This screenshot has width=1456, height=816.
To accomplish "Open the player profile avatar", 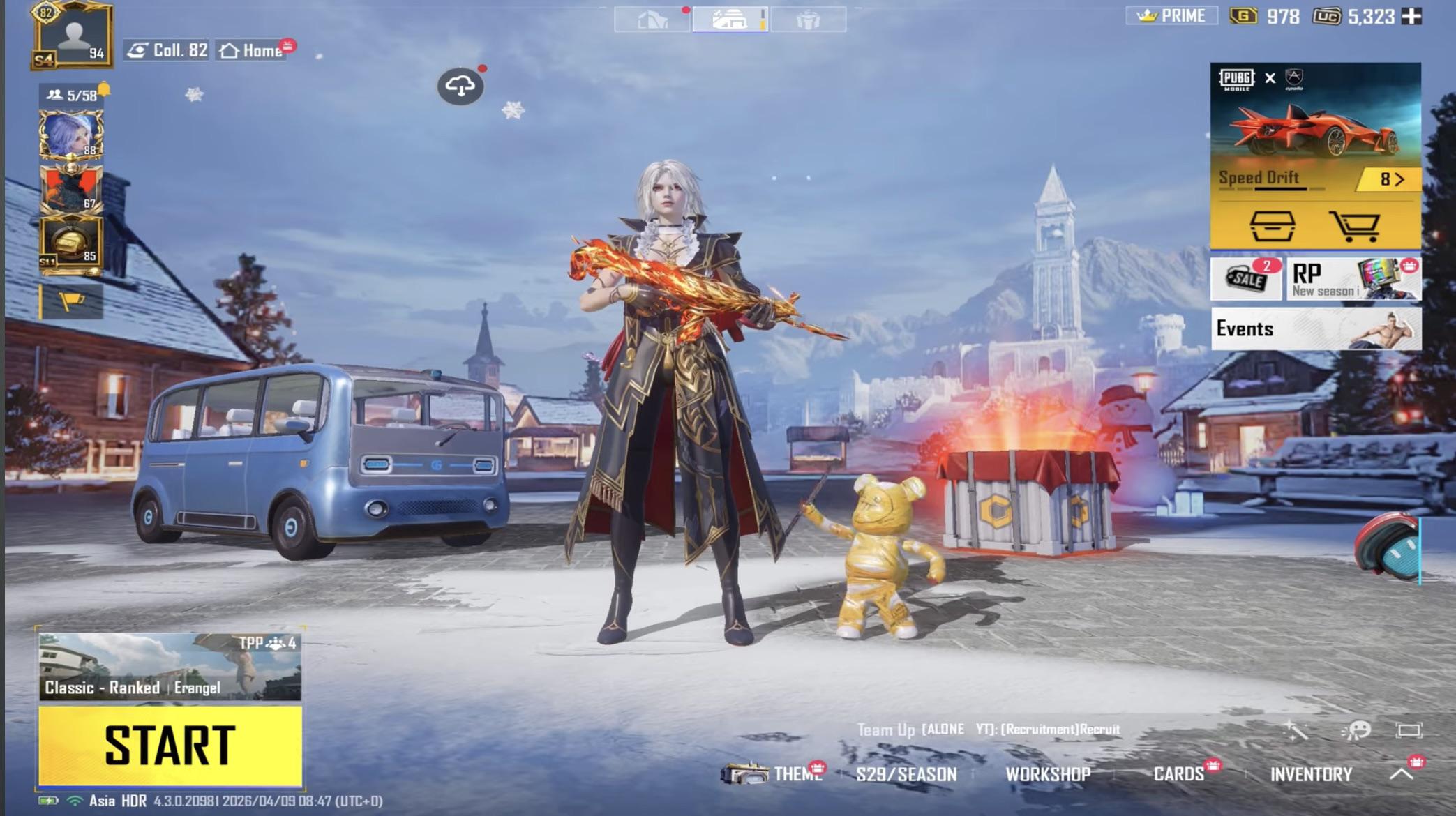I will point(73,36).
